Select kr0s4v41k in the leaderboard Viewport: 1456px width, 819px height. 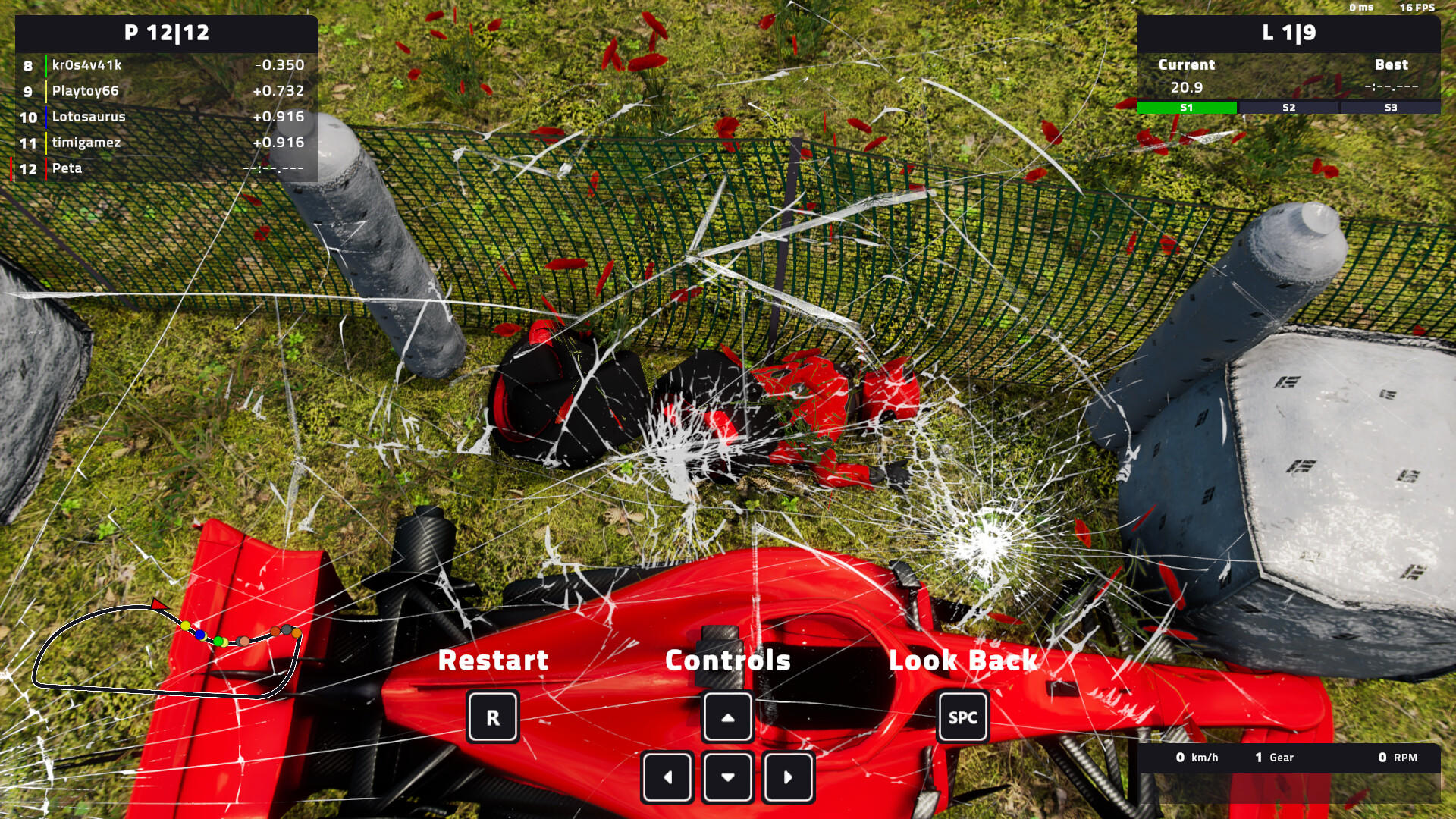(x=86, y=65)
